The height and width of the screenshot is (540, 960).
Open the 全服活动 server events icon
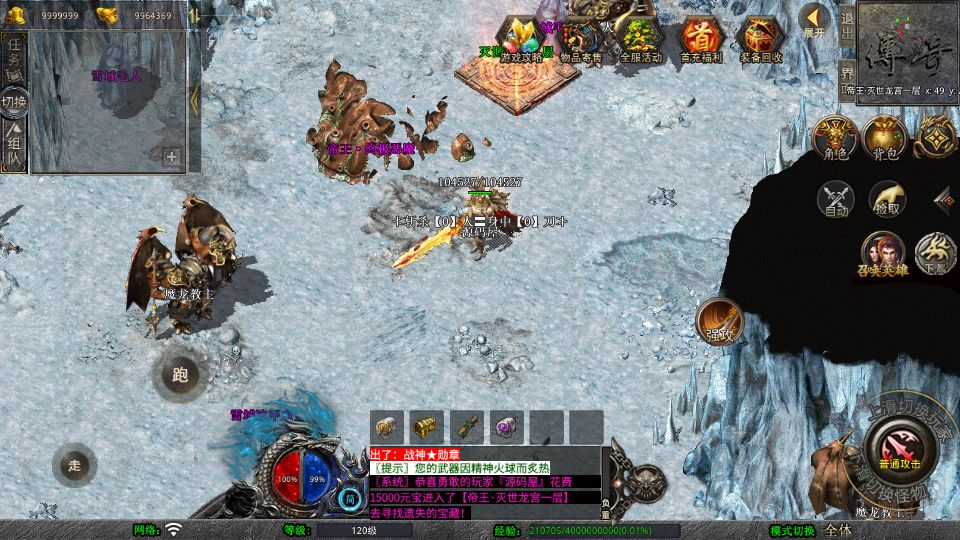click(x=640, y=40)
